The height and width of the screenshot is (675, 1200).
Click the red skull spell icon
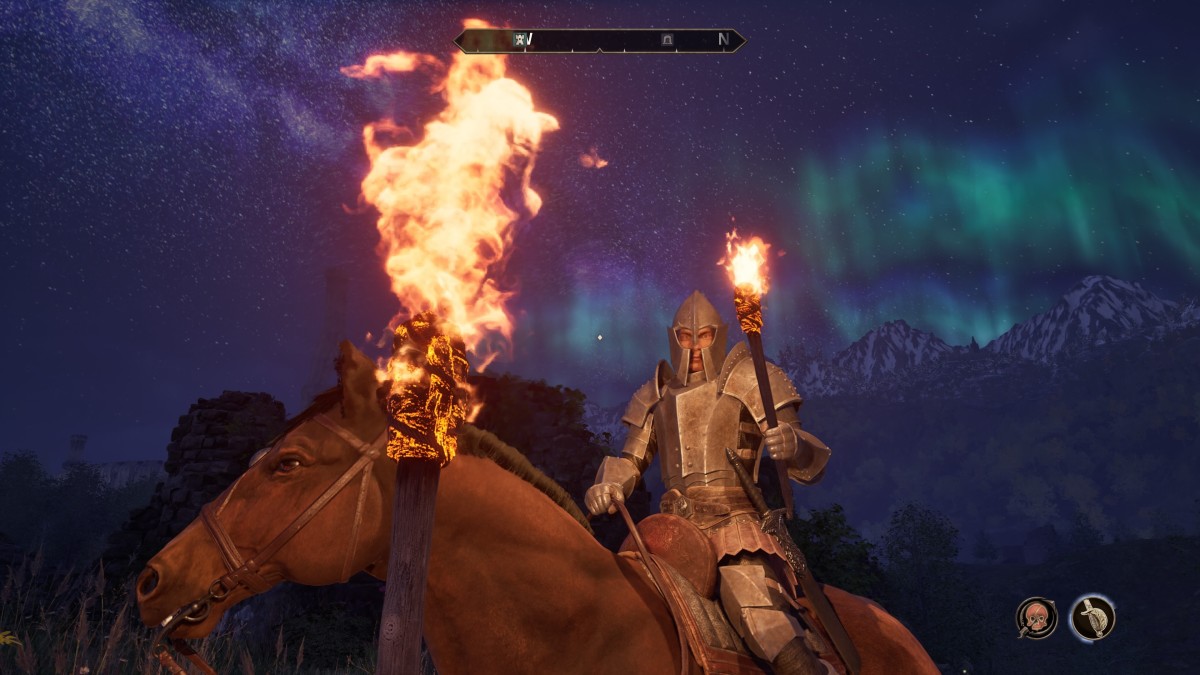pyautogui.click(x=1036, y=617)
